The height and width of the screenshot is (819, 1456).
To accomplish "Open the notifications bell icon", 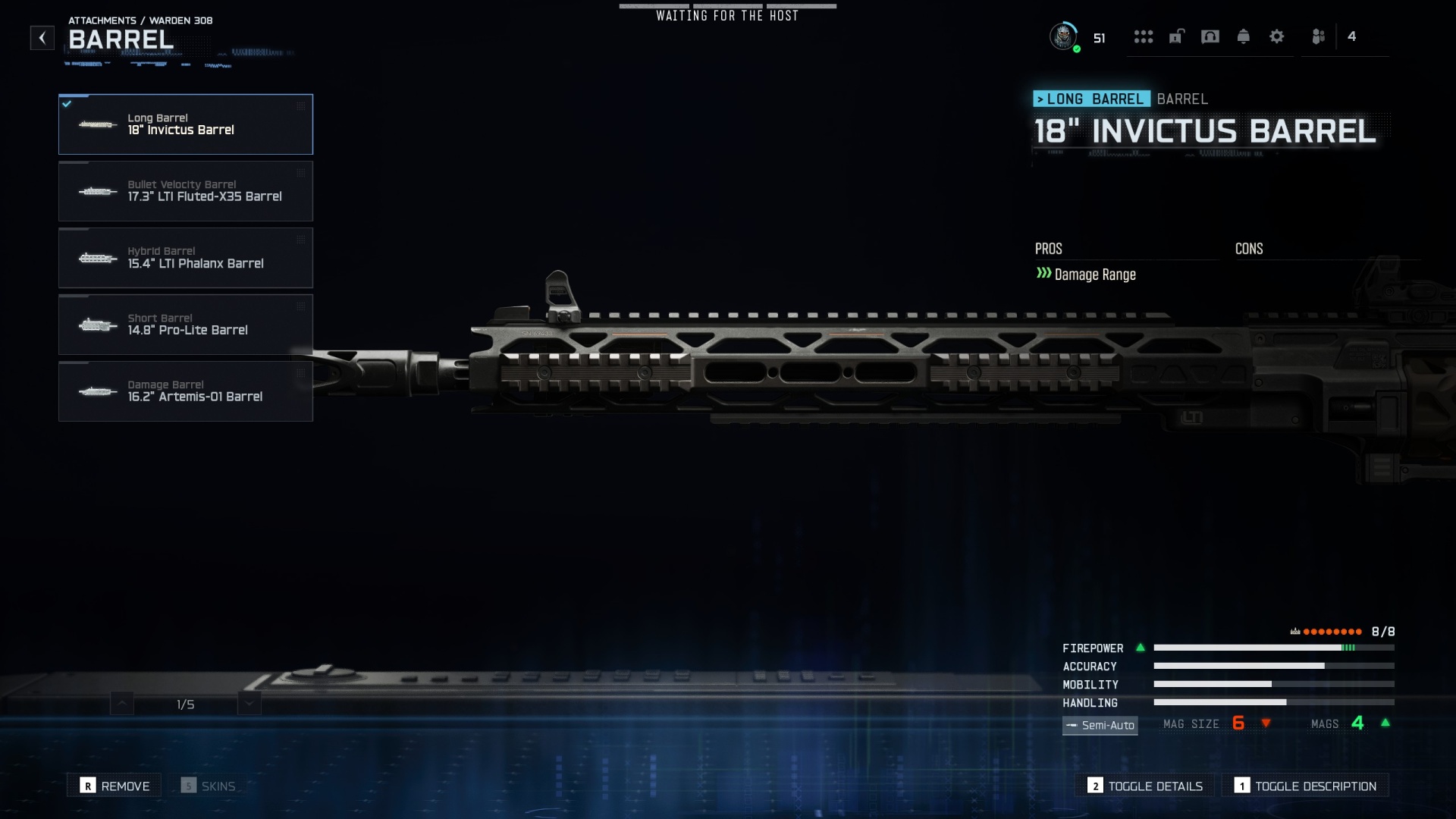I will [x=1244, y=36].
